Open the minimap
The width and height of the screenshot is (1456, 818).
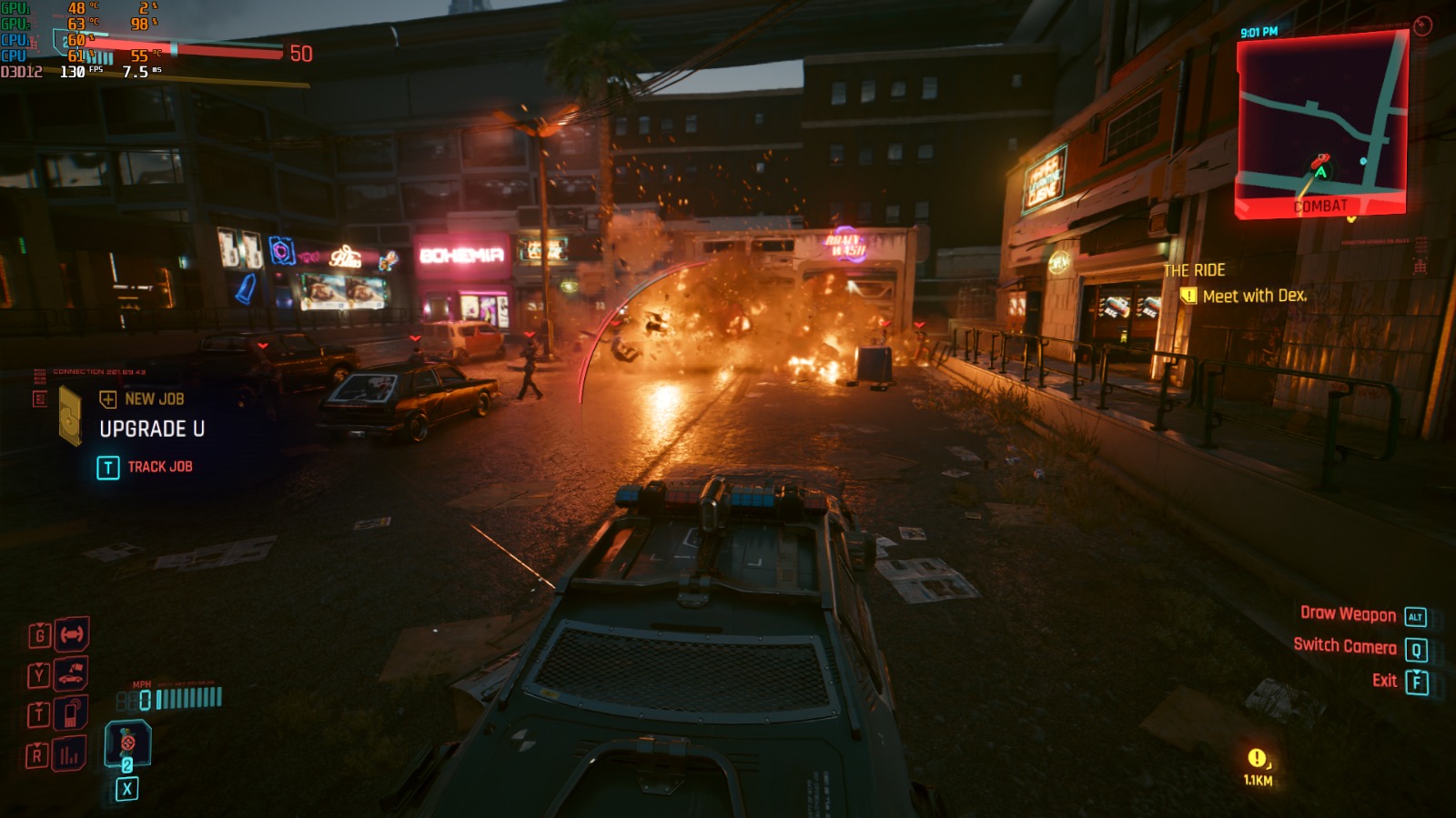tap(1321, 123)
